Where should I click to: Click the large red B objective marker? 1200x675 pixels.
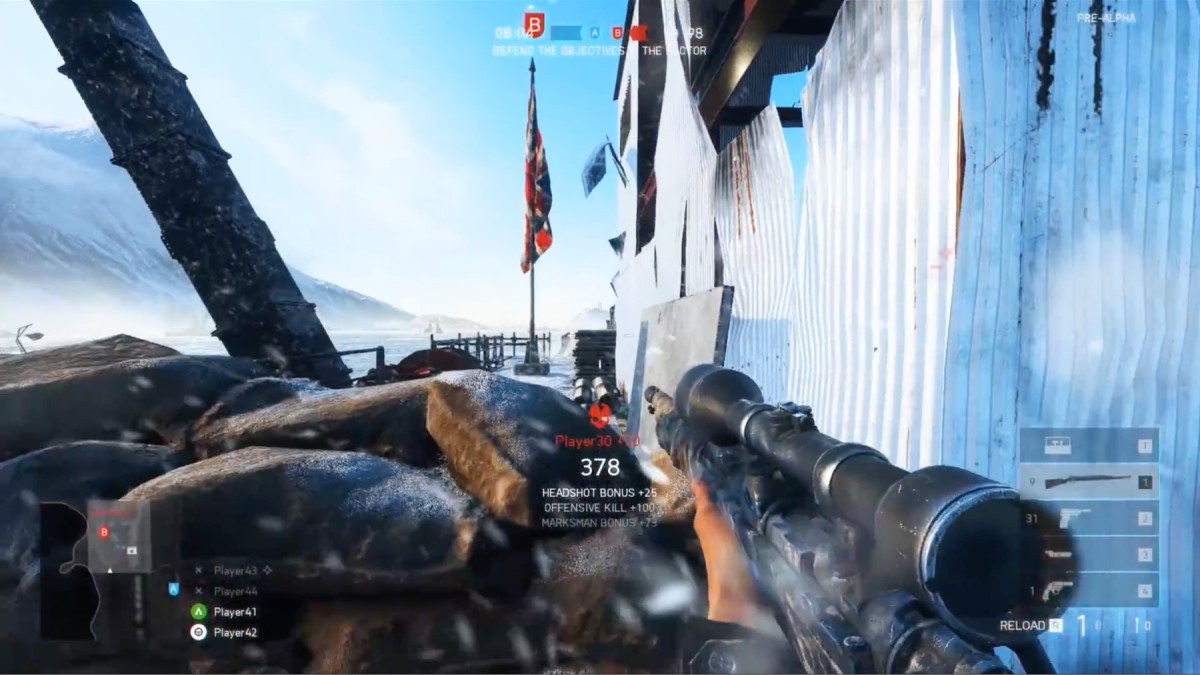pyautogui.click(x=534, y=24)
